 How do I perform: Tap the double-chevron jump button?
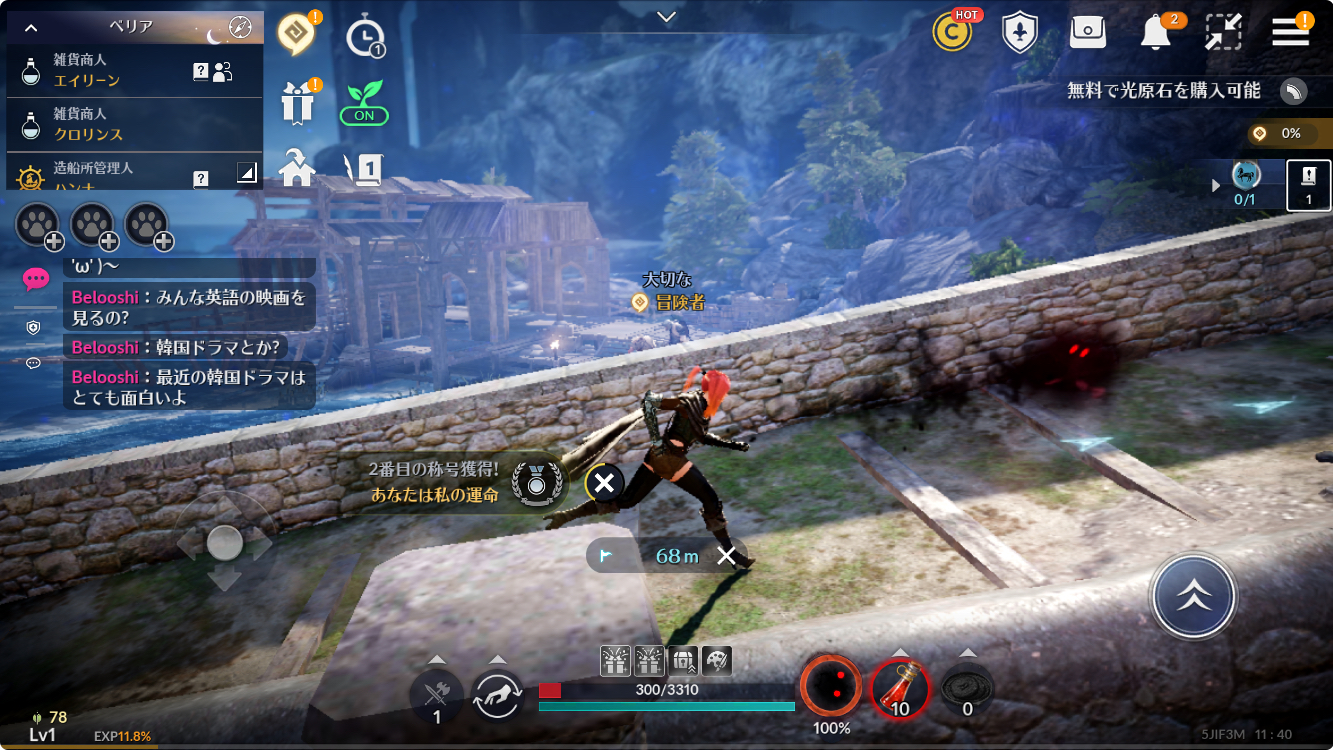1193,597
